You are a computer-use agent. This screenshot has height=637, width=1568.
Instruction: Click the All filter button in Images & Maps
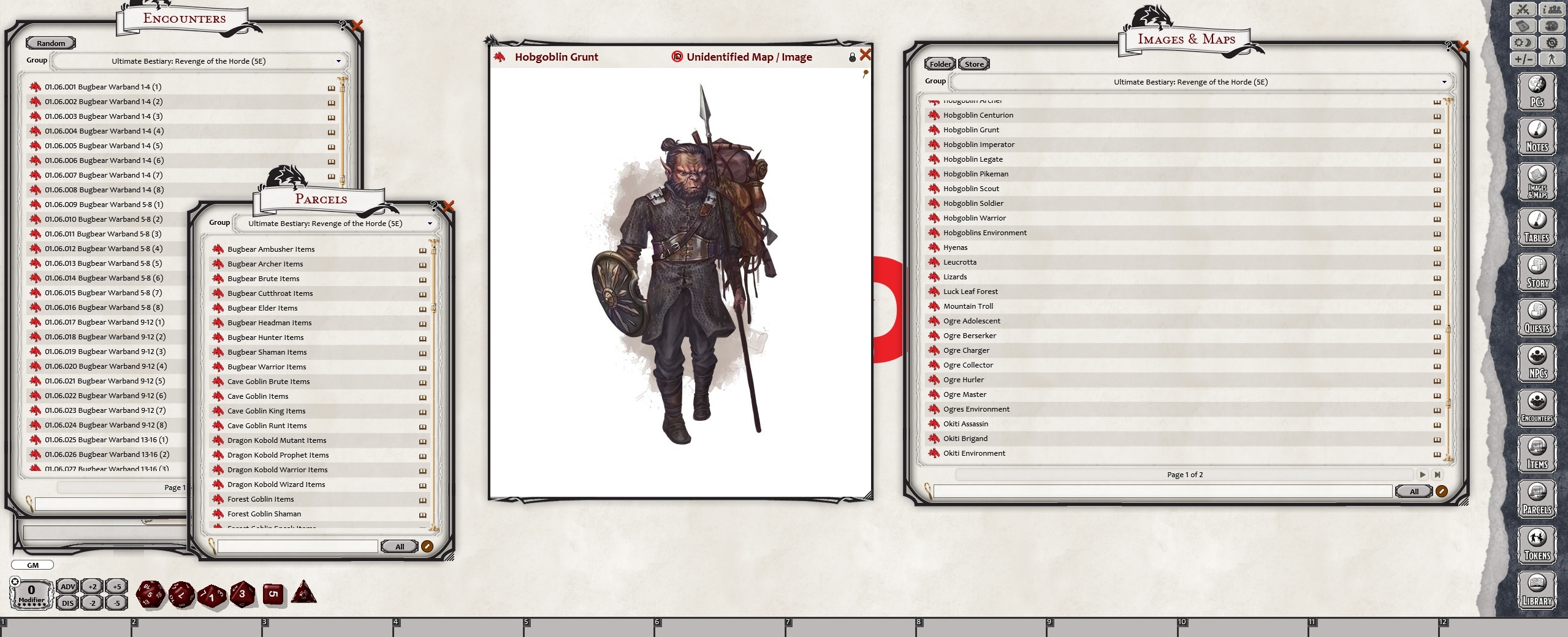click(1413, 491)
